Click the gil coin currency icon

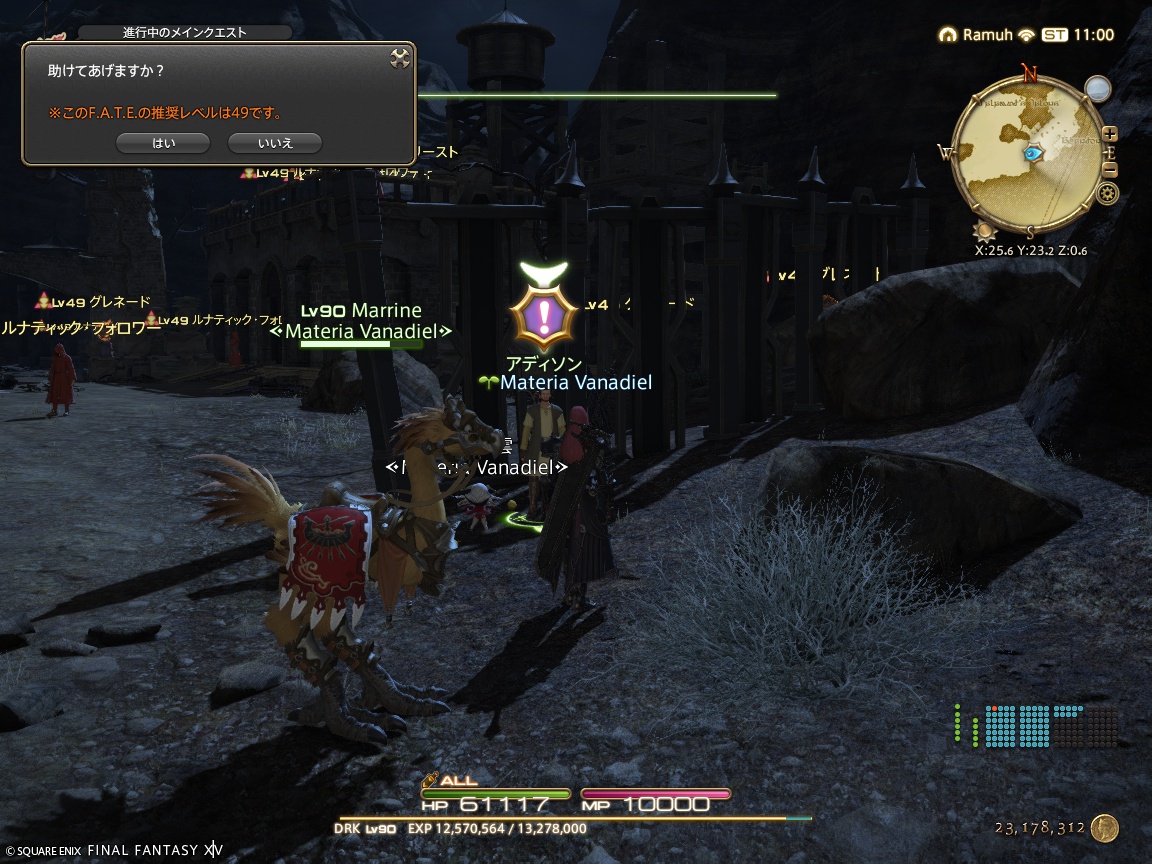point(1104,828)
